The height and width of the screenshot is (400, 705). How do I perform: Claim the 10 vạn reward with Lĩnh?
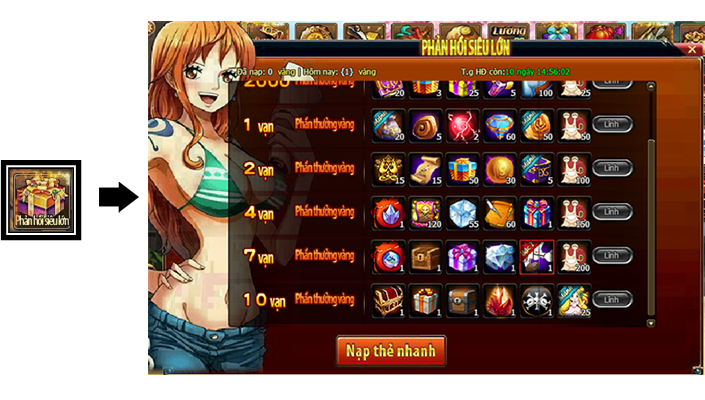click(x=611, y=299)
